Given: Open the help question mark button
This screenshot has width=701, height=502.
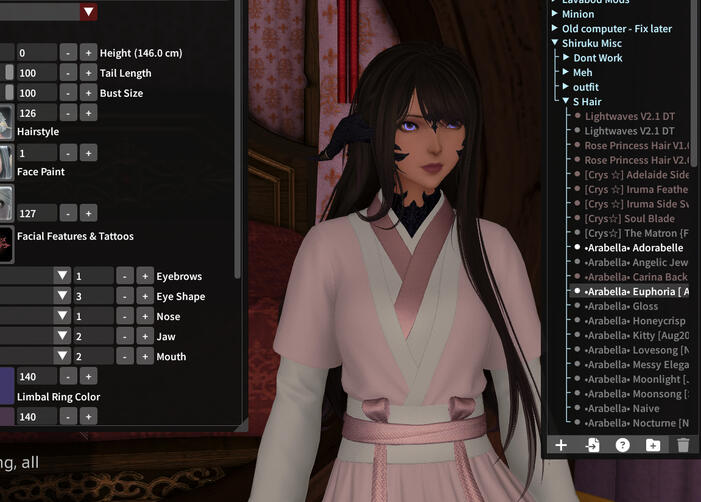Looking at the screenshot, I should (x=622, y=445).
